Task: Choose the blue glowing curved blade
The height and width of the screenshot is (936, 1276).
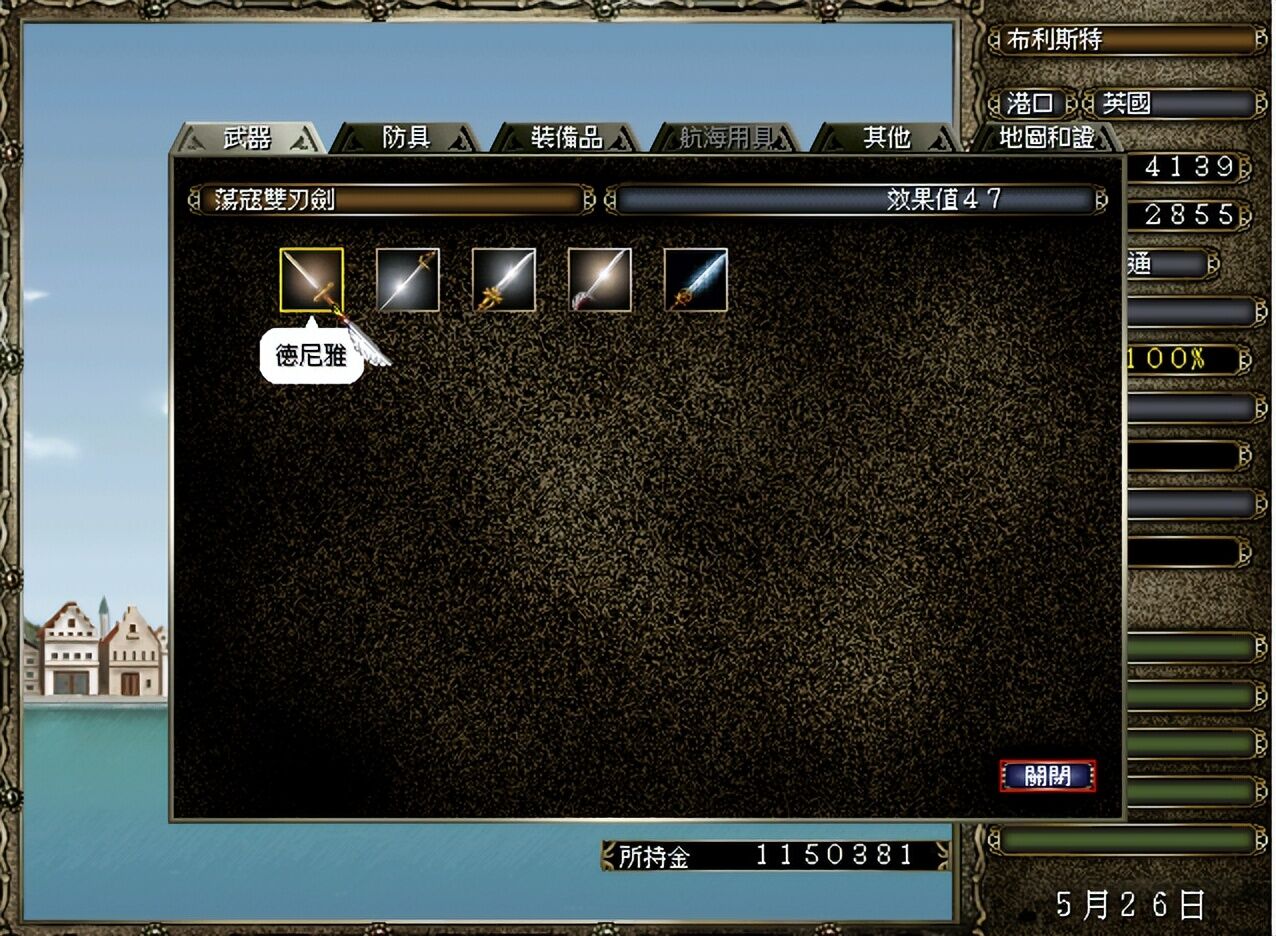Action: [696, 280]
